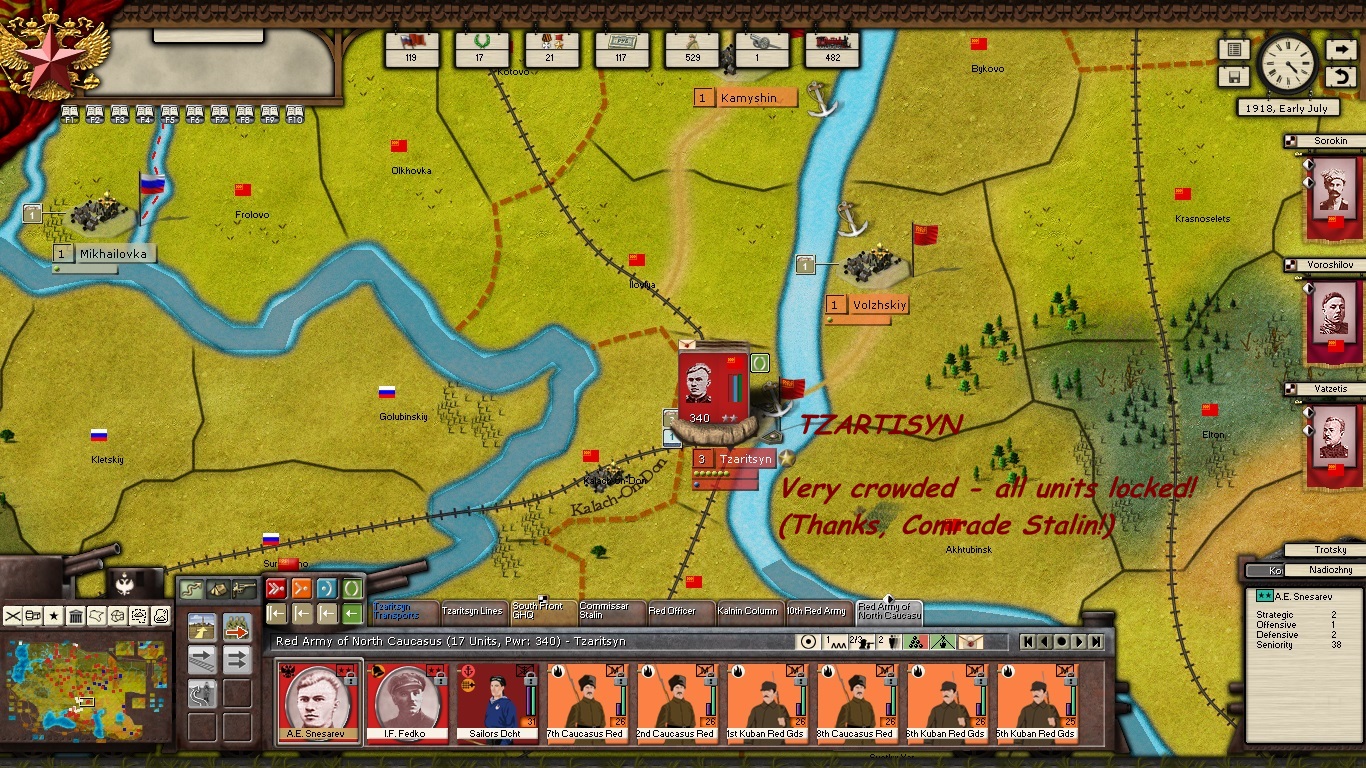Screen dimensions: 1366x768
Task: Click the F1 book shortcut button
Action: 70,114
